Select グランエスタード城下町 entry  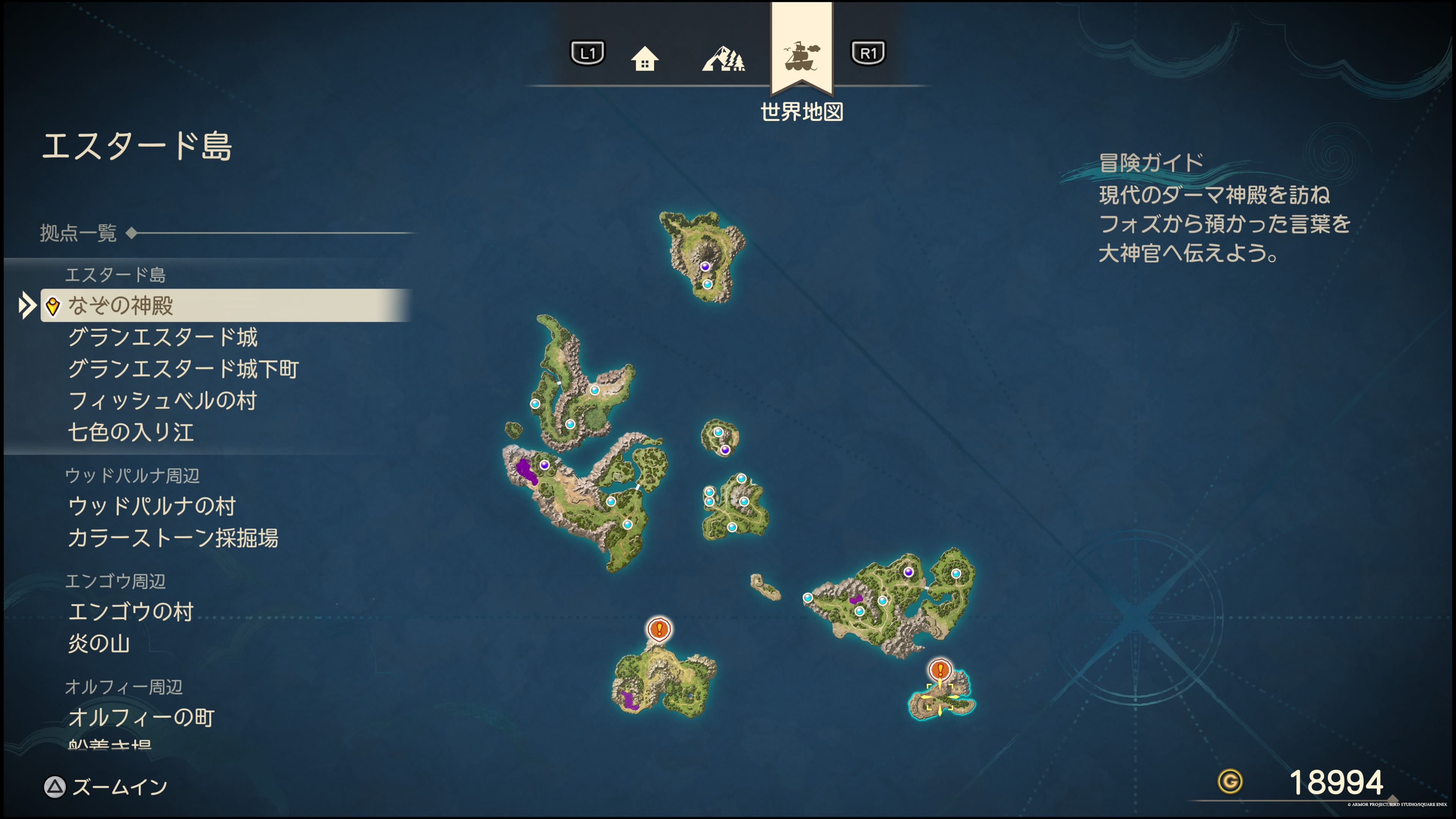(183, 369)
